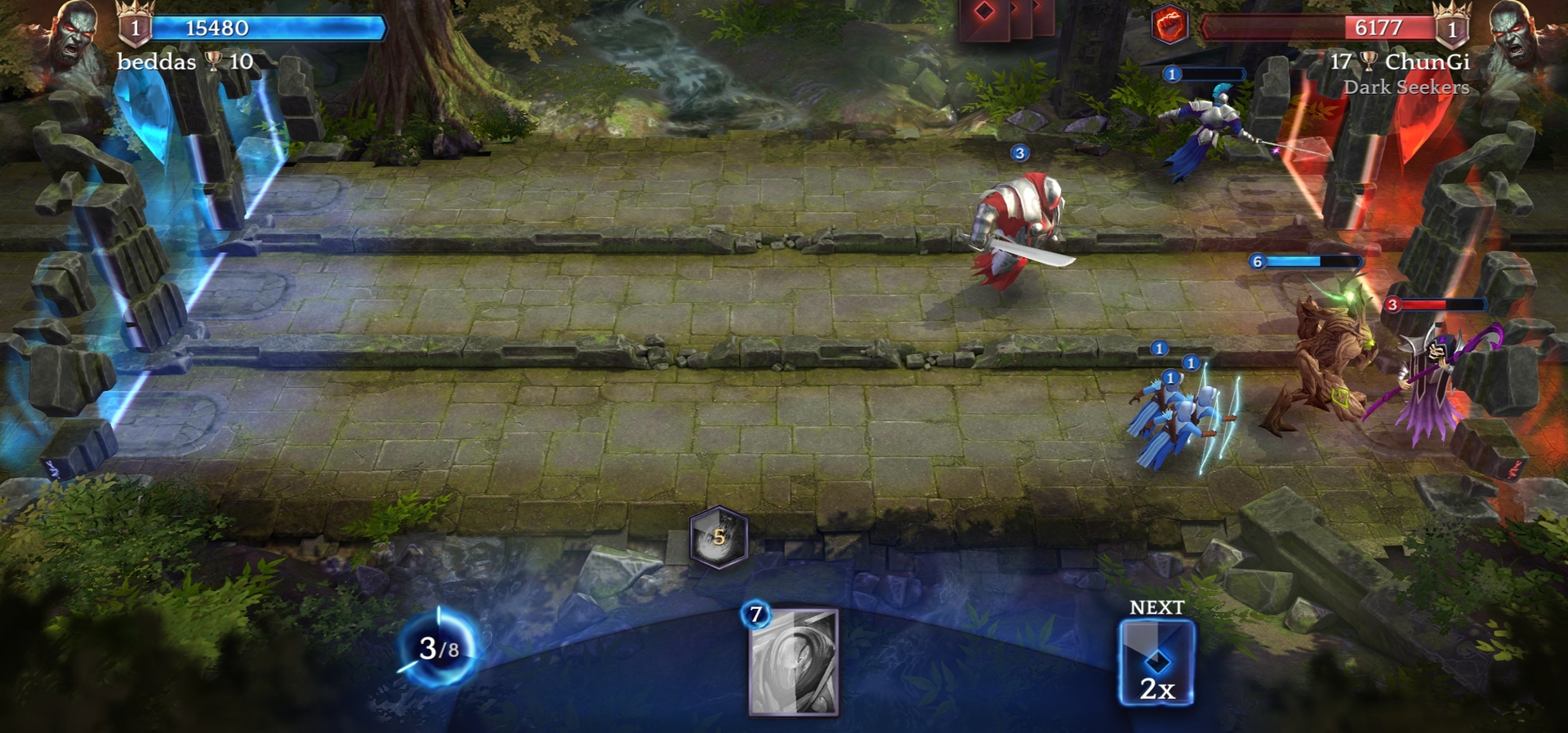Tap the NEXT card 2x preview

tap(1156, 663)
